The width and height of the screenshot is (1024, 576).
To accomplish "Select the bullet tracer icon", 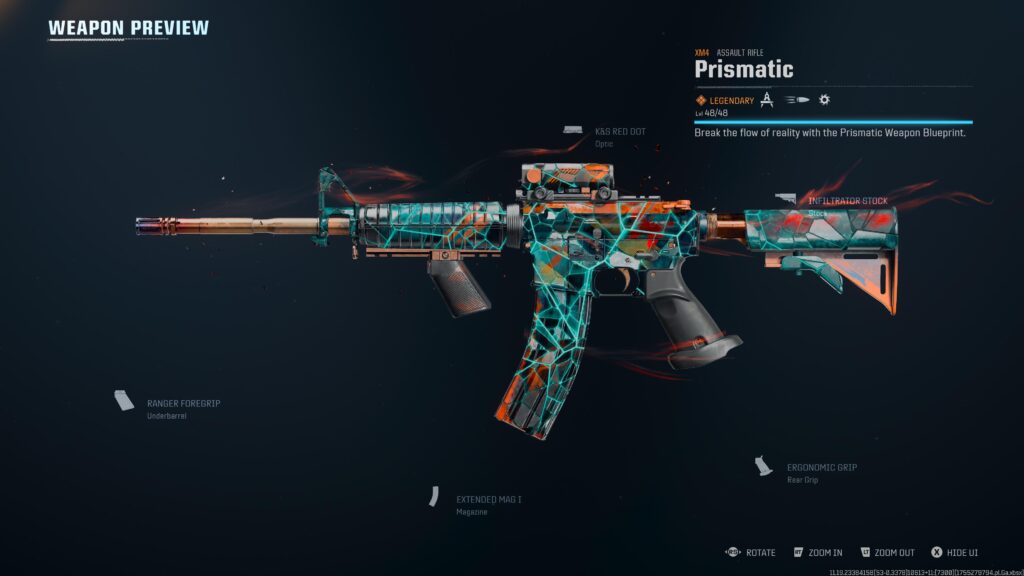I will pyautogui.click(x=797, y=100).
